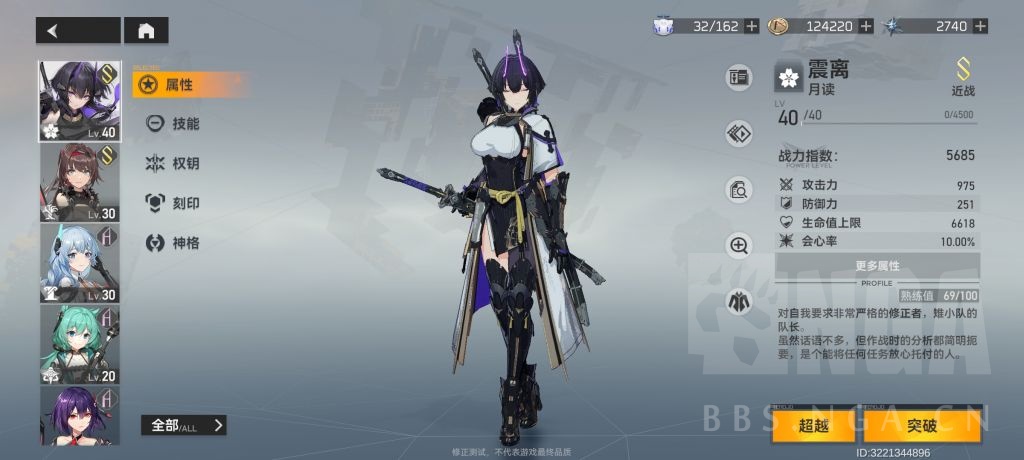This screenshot has width=1024, height=460.
Task: Add gold coins with the plus button
Action: tap(865, 26)
